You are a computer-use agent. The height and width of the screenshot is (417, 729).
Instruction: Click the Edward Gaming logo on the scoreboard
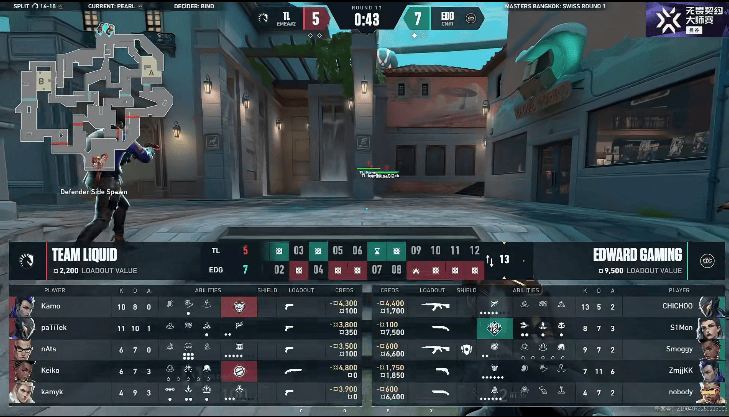707,258
